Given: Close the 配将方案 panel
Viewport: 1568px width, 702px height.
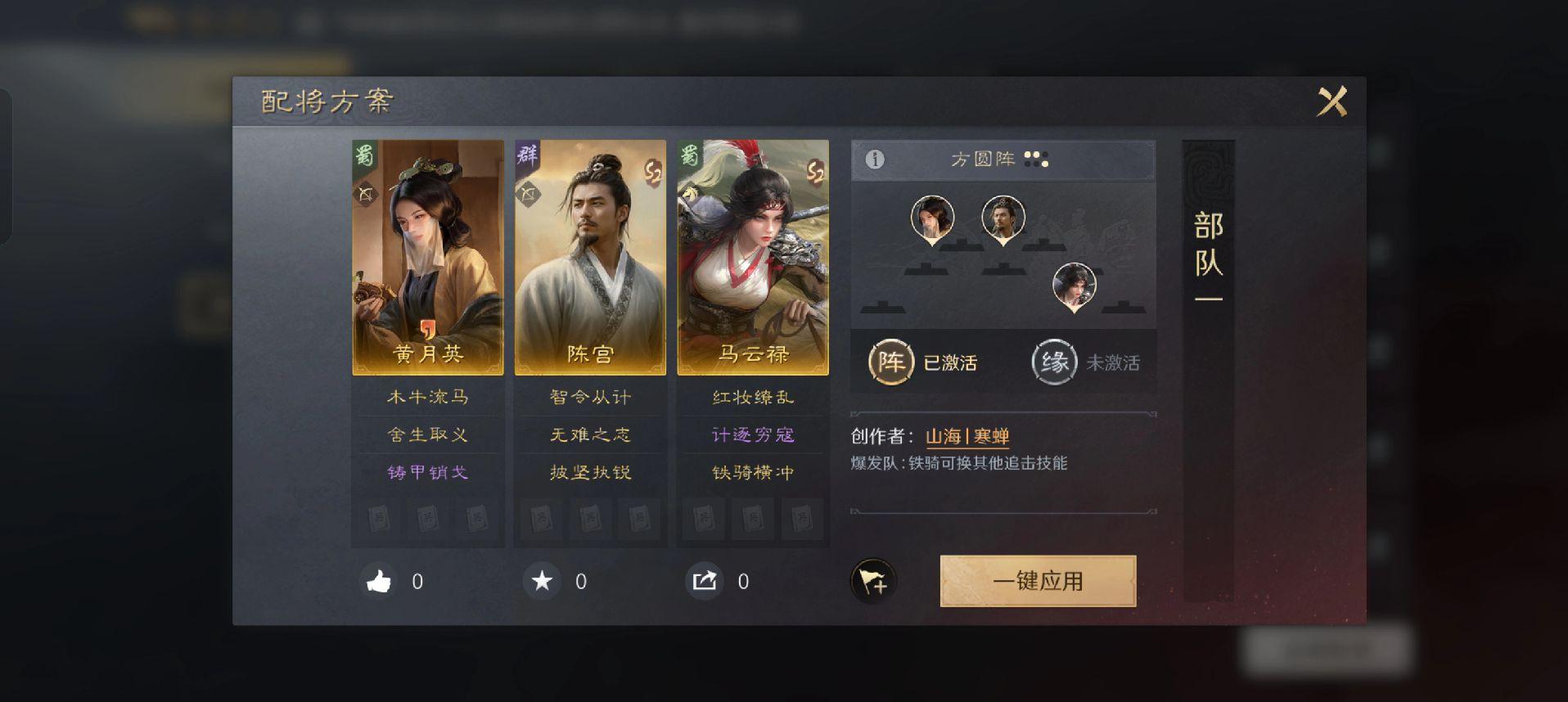Looking at the screenshot, I should pos(1331,102).
